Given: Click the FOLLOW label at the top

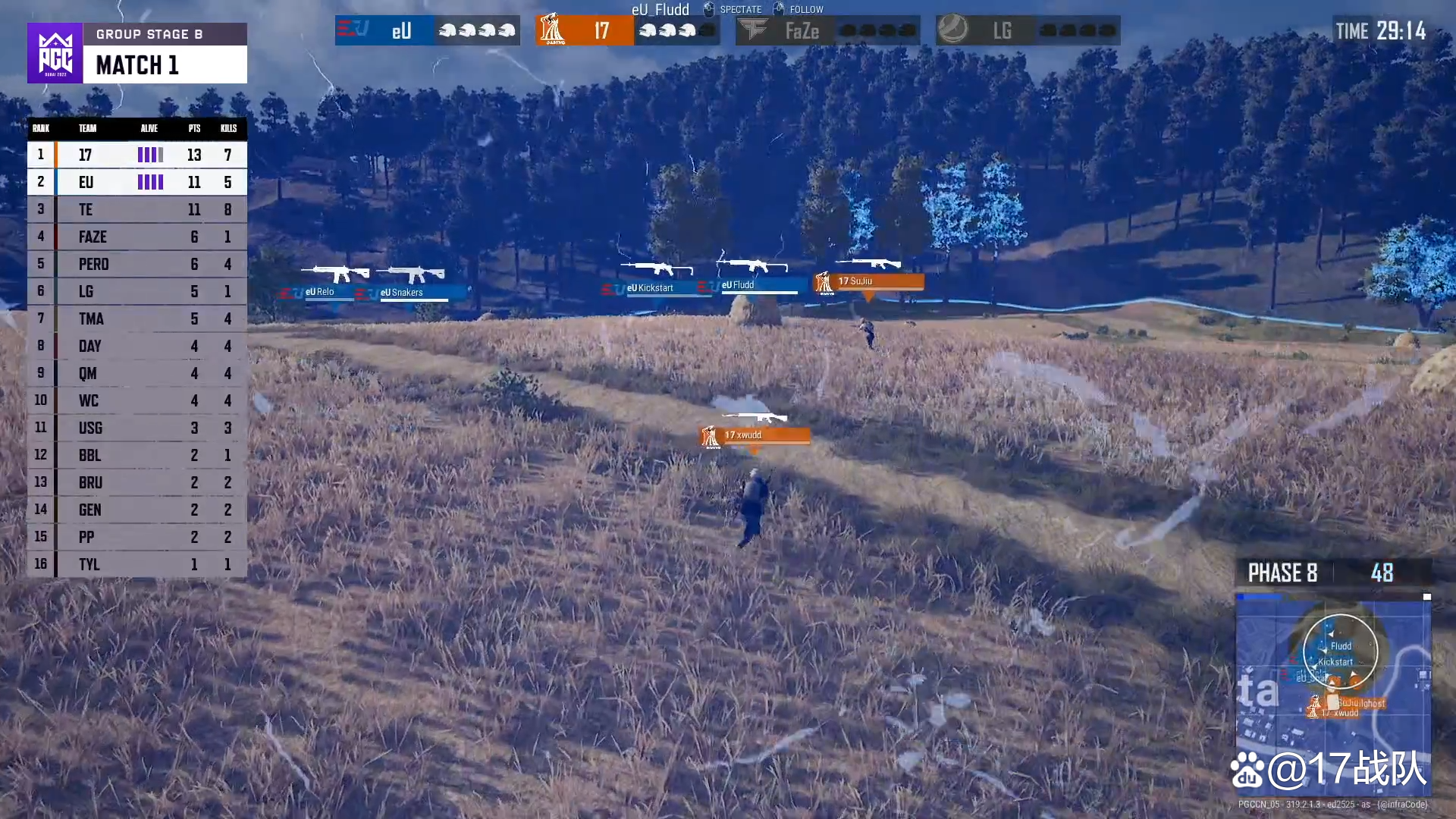Looking at the screenshot, I should point(805,10).
